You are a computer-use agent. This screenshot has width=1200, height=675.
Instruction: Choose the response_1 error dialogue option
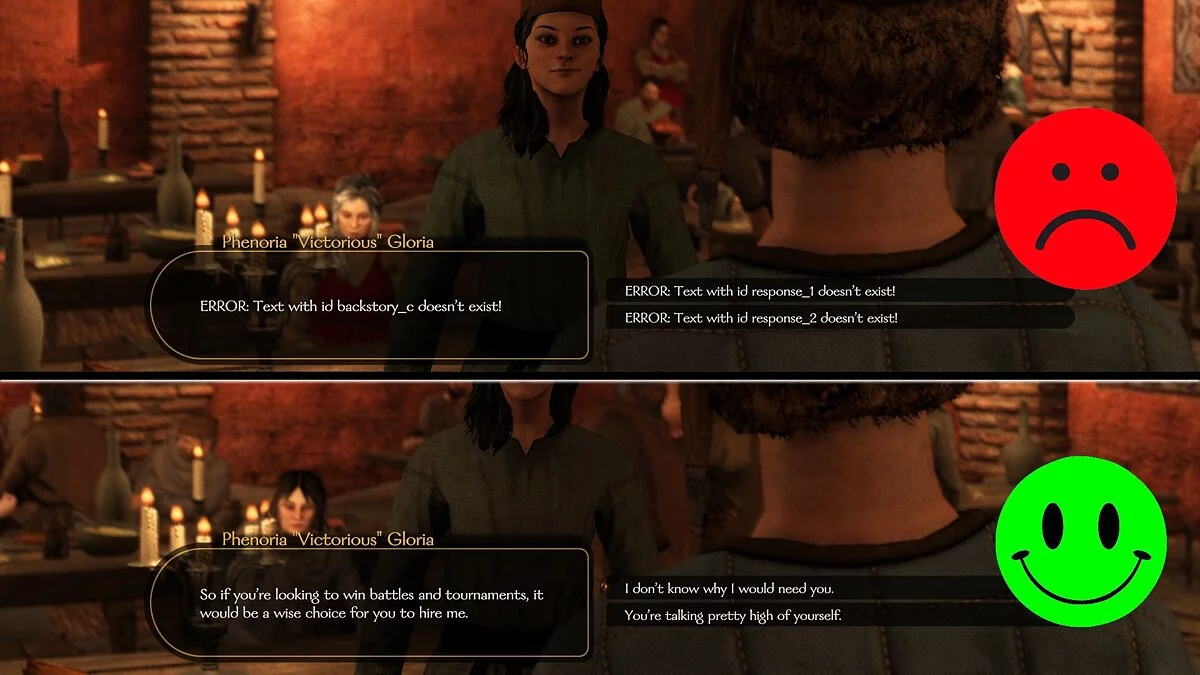[x=760, y=291]
